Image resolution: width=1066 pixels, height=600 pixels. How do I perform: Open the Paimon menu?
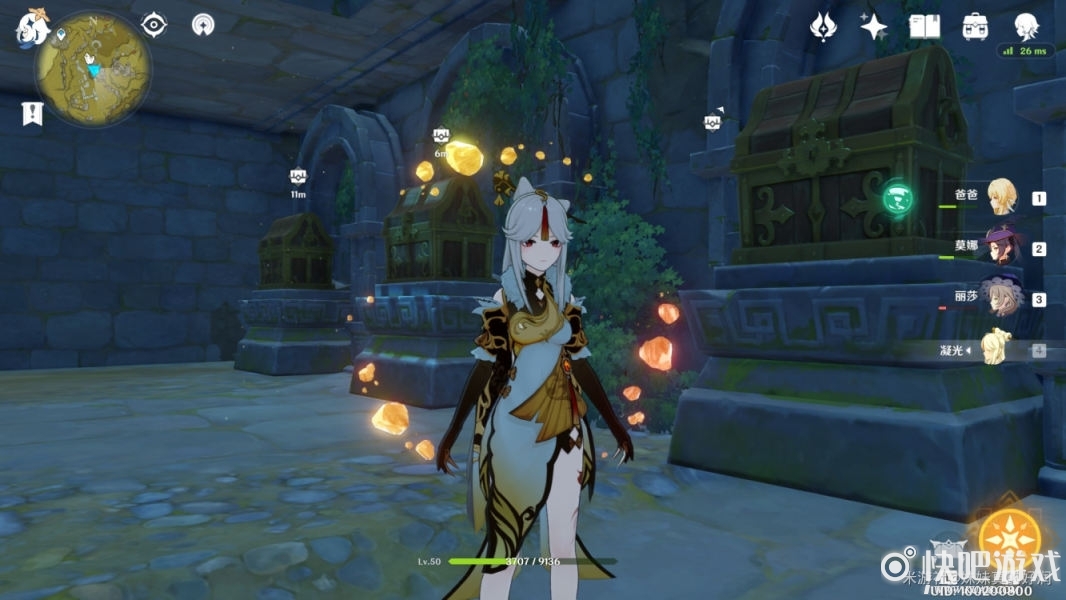click(x=30, y=28)
